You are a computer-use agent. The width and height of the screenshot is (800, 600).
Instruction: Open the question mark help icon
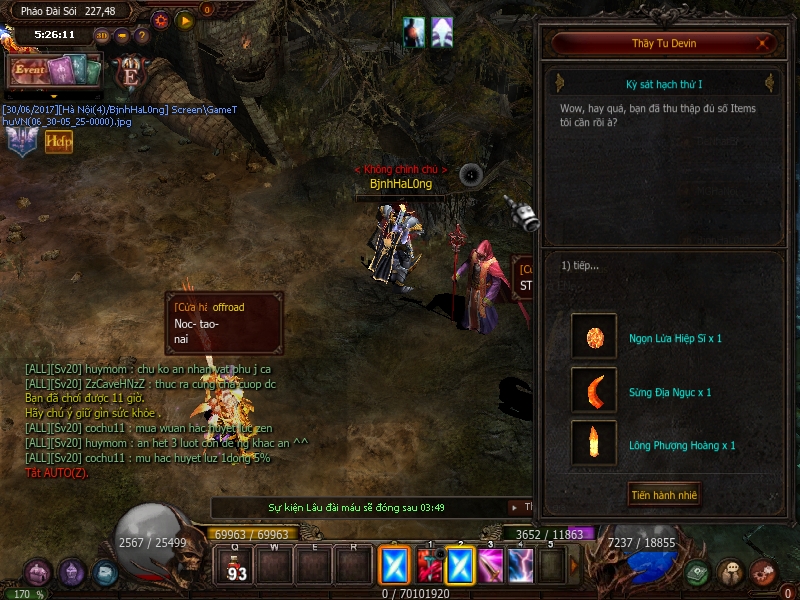142,36
